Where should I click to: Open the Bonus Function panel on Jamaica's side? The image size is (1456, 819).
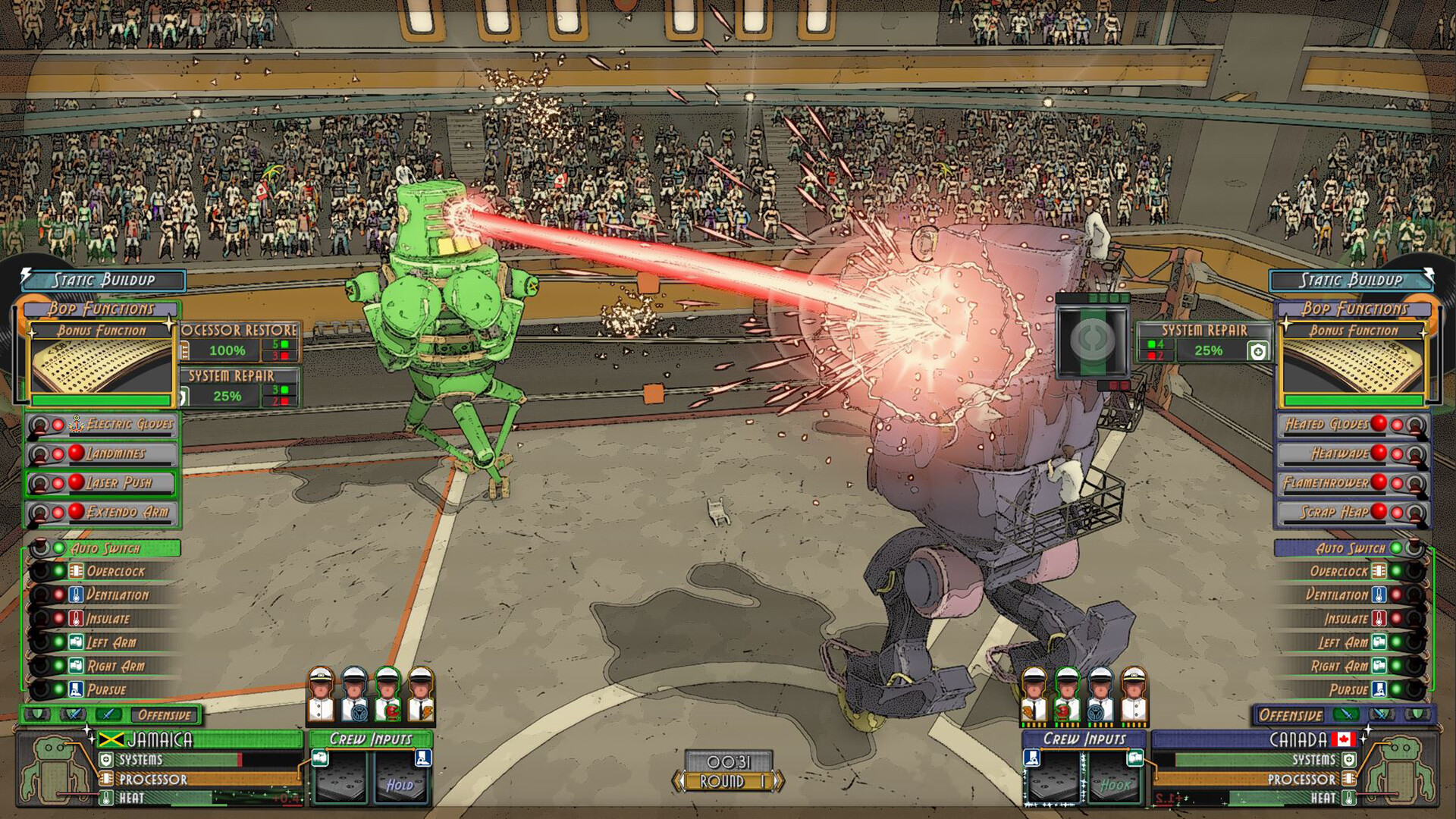(x=104, y=331)
